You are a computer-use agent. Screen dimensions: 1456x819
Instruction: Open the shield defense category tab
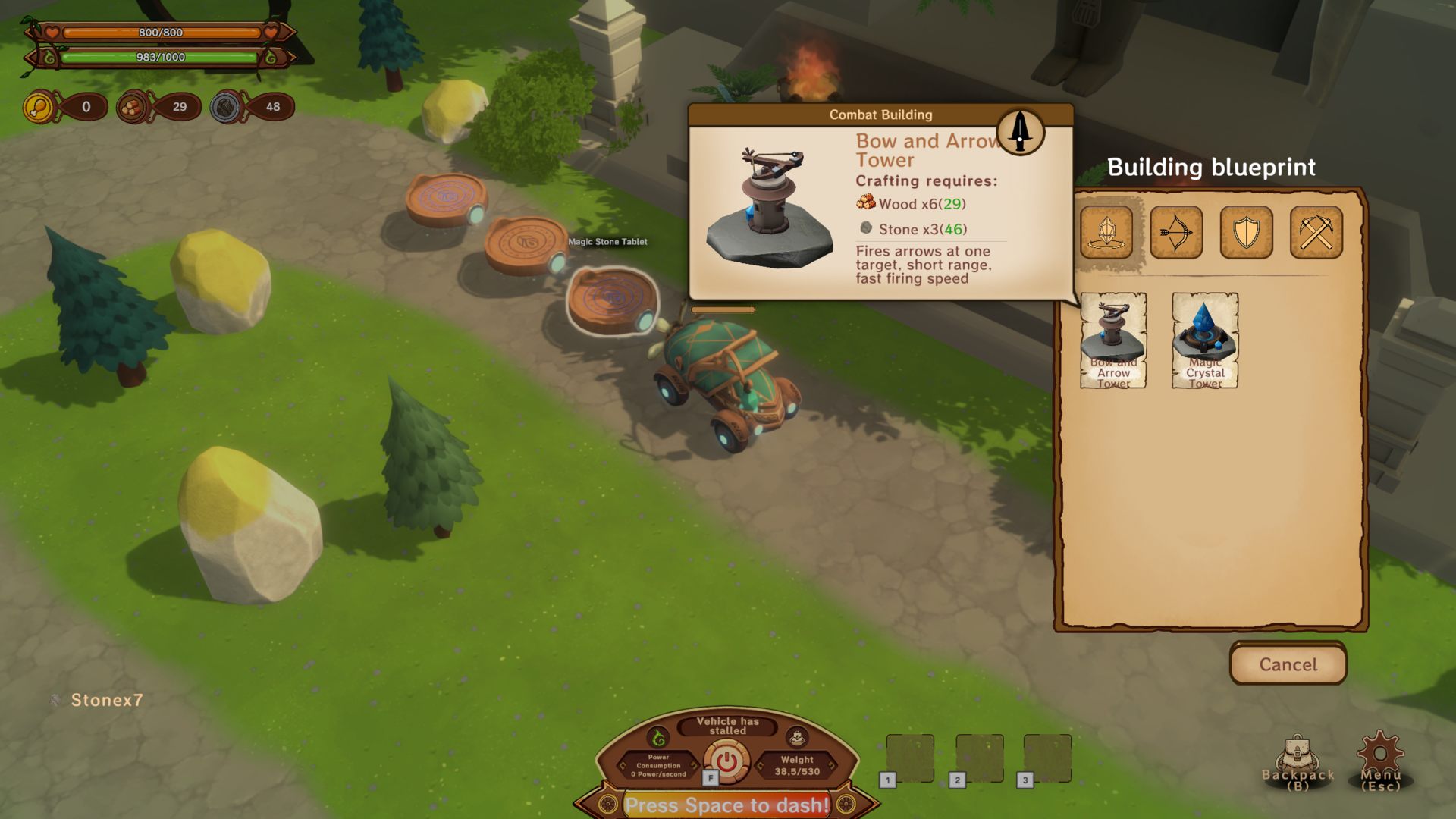click(1246, 232)
